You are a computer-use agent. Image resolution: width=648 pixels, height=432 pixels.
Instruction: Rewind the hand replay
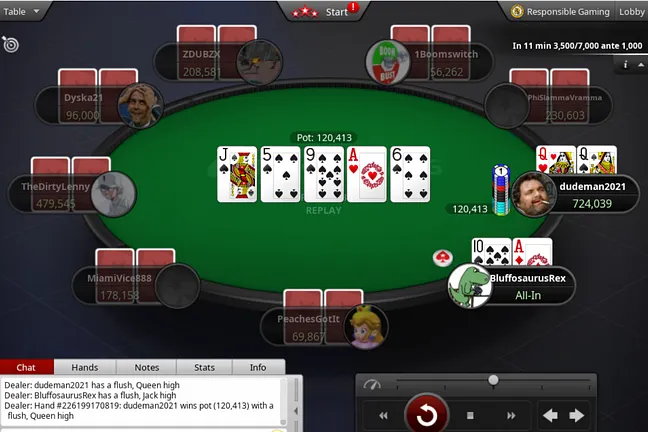[382, 415]
